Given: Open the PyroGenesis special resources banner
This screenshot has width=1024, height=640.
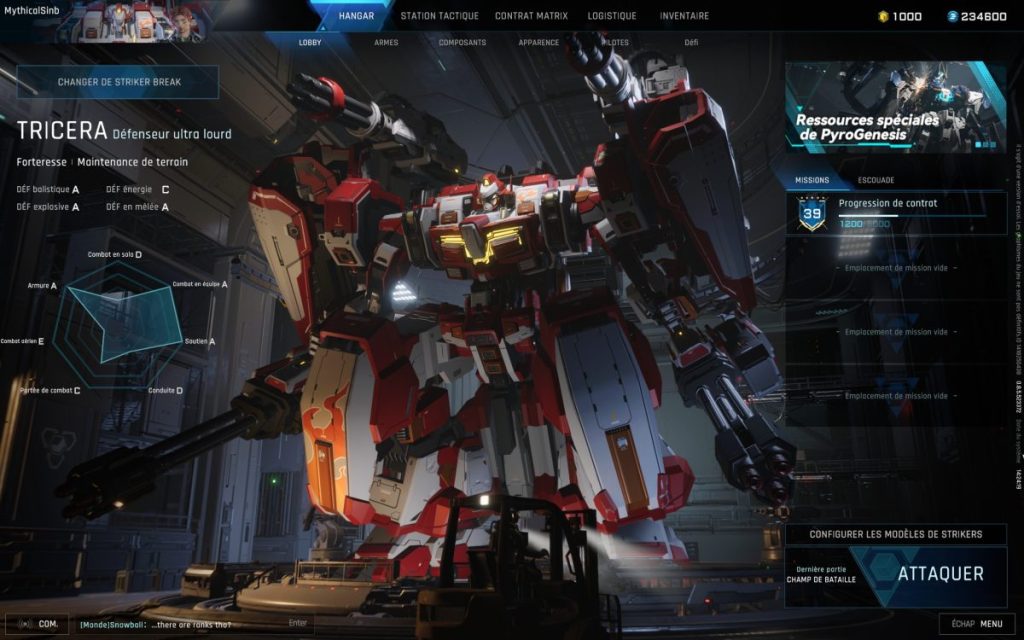Looking at the screenshot, I should pyautogui.click(x=895, y=107).
